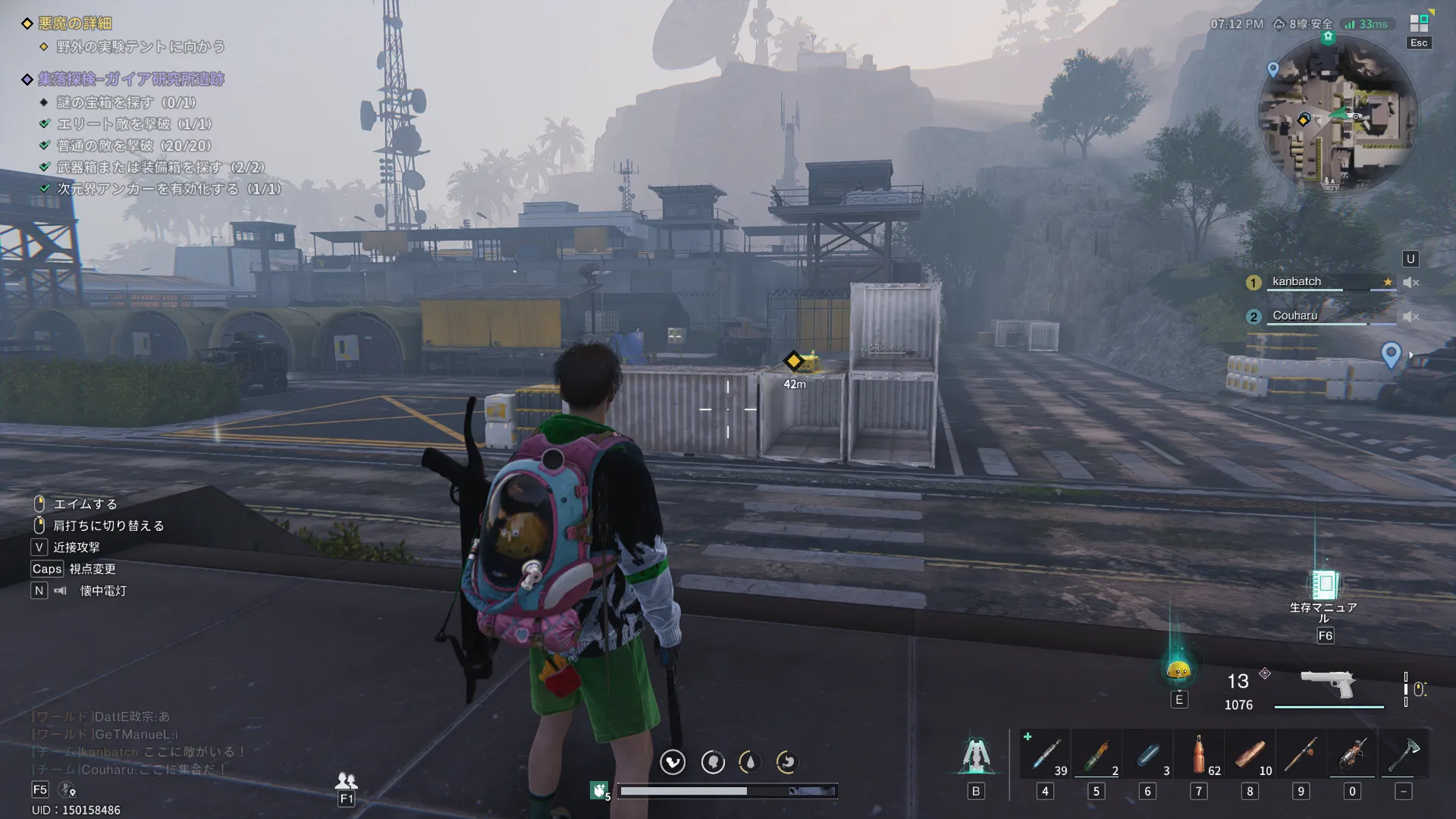The image size is (1456, 819).
Task: Open the backpack mech icon
Action: pos(976,756)
